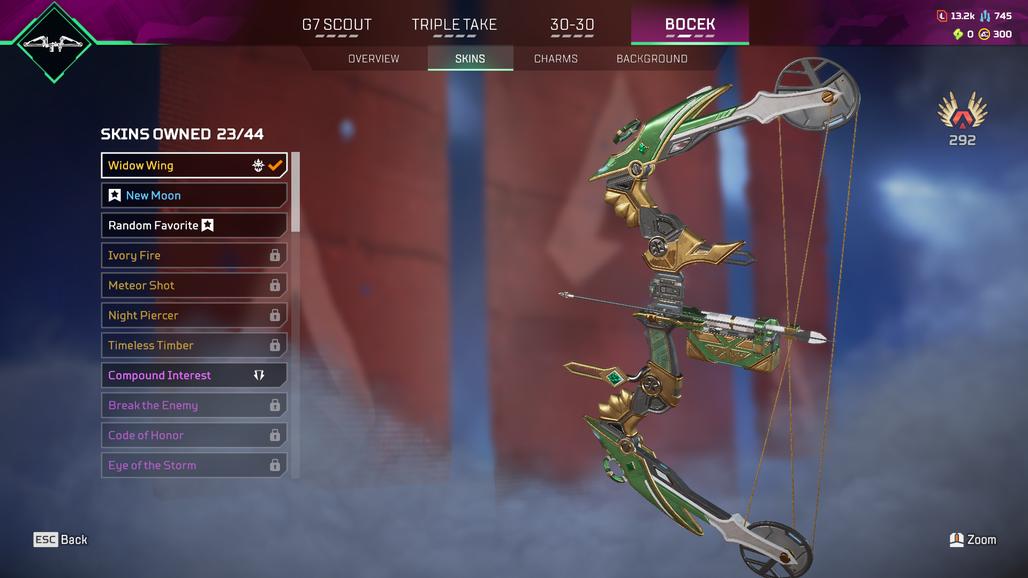Switch to the G7 Scout weapon tab
The height and width of the screenshot is (578, 1028).
[337, 25]
